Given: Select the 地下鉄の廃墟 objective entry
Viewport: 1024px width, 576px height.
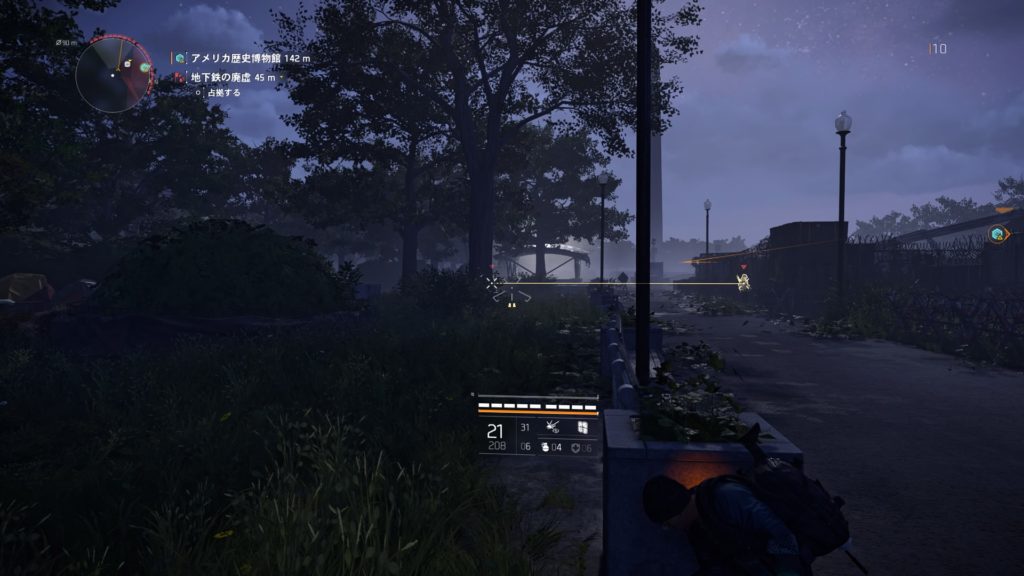Looking at the screenshot, I should pyautogui.click(x=234, y=76).
